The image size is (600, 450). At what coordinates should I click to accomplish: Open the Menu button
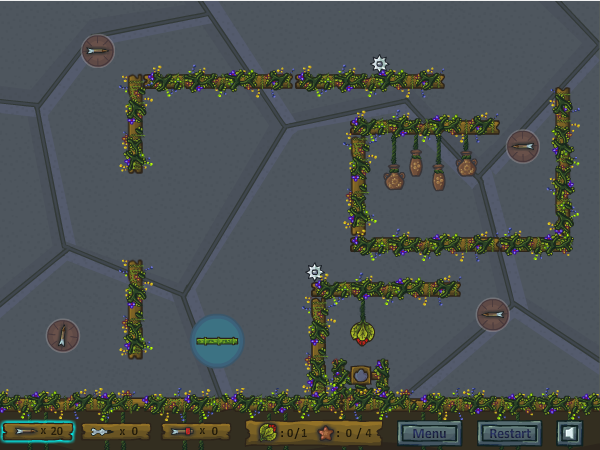tap(430, 433)
